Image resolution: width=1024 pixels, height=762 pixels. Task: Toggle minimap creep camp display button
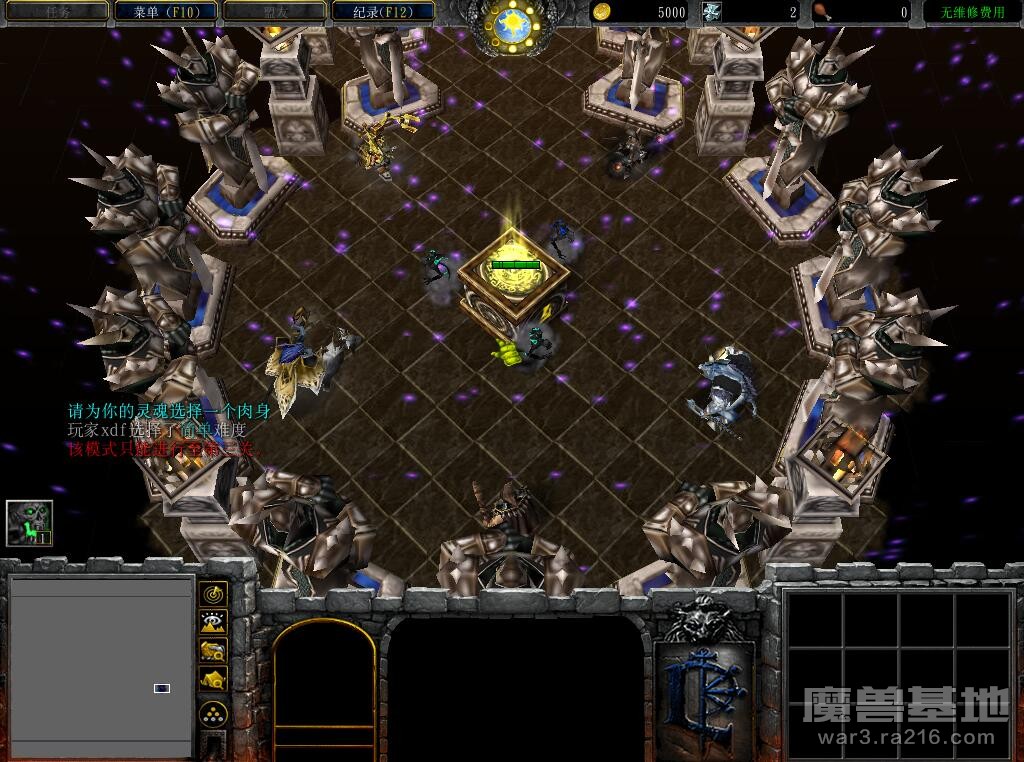click(213, 679)
